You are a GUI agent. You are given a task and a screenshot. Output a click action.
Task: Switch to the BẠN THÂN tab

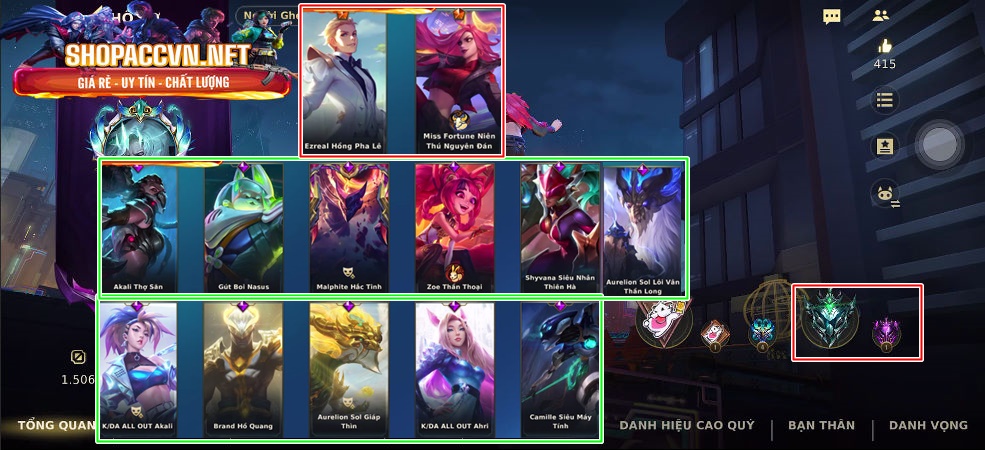tap(821, 426)
